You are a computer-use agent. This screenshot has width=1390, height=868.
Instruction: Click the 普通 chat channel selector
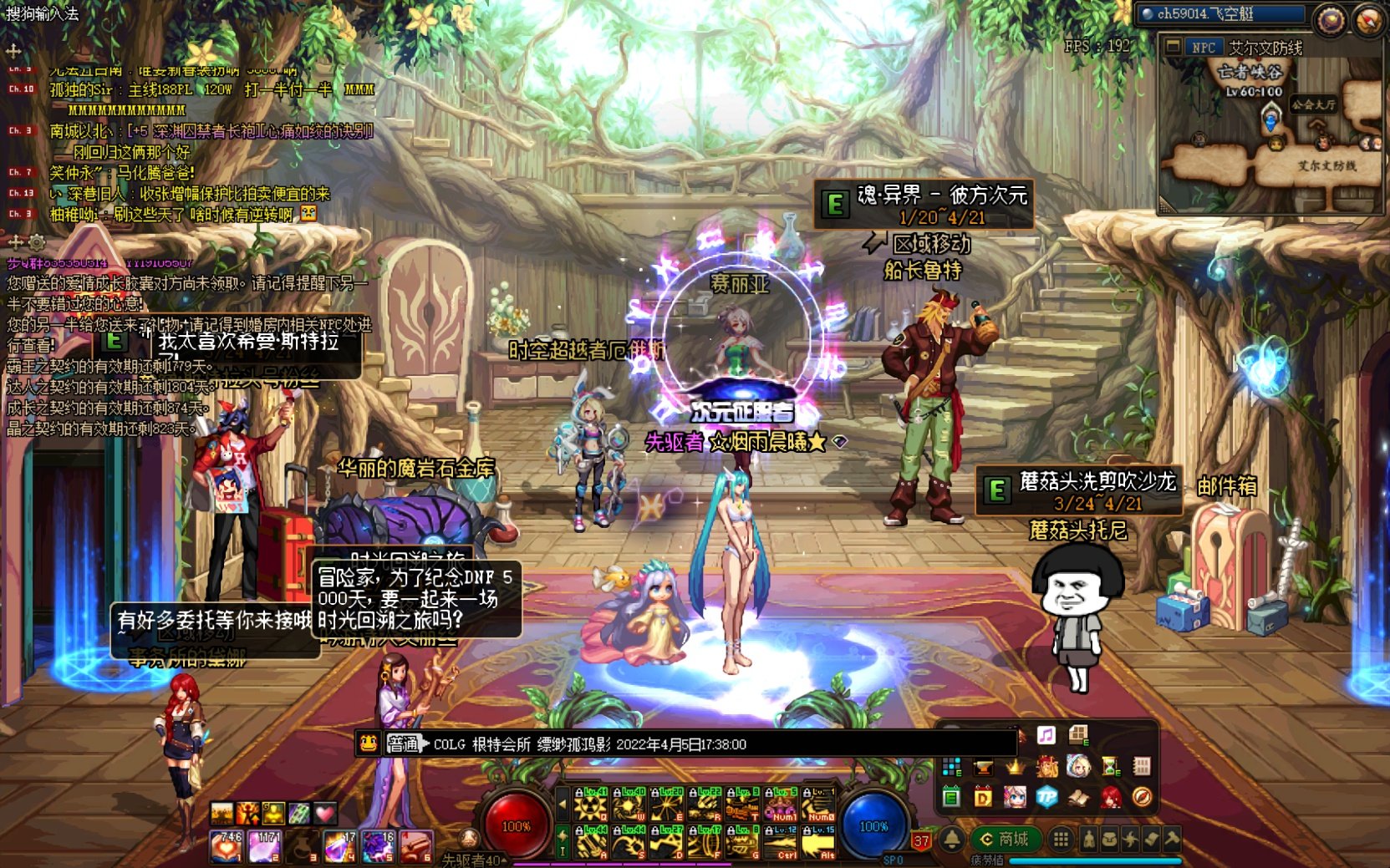point(404,744)
